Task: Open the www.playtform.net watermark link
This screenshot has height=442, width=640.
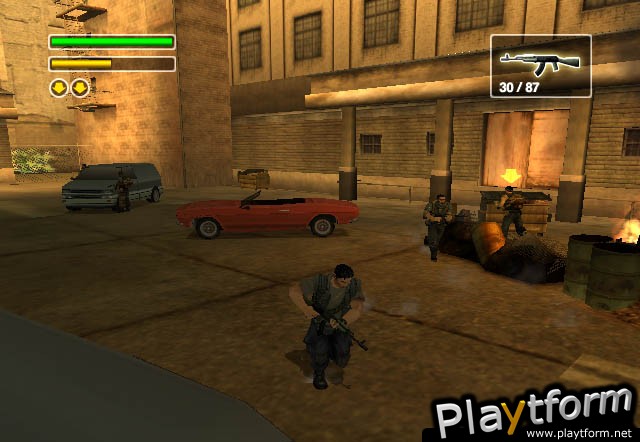Action: (x=582, y=435)
